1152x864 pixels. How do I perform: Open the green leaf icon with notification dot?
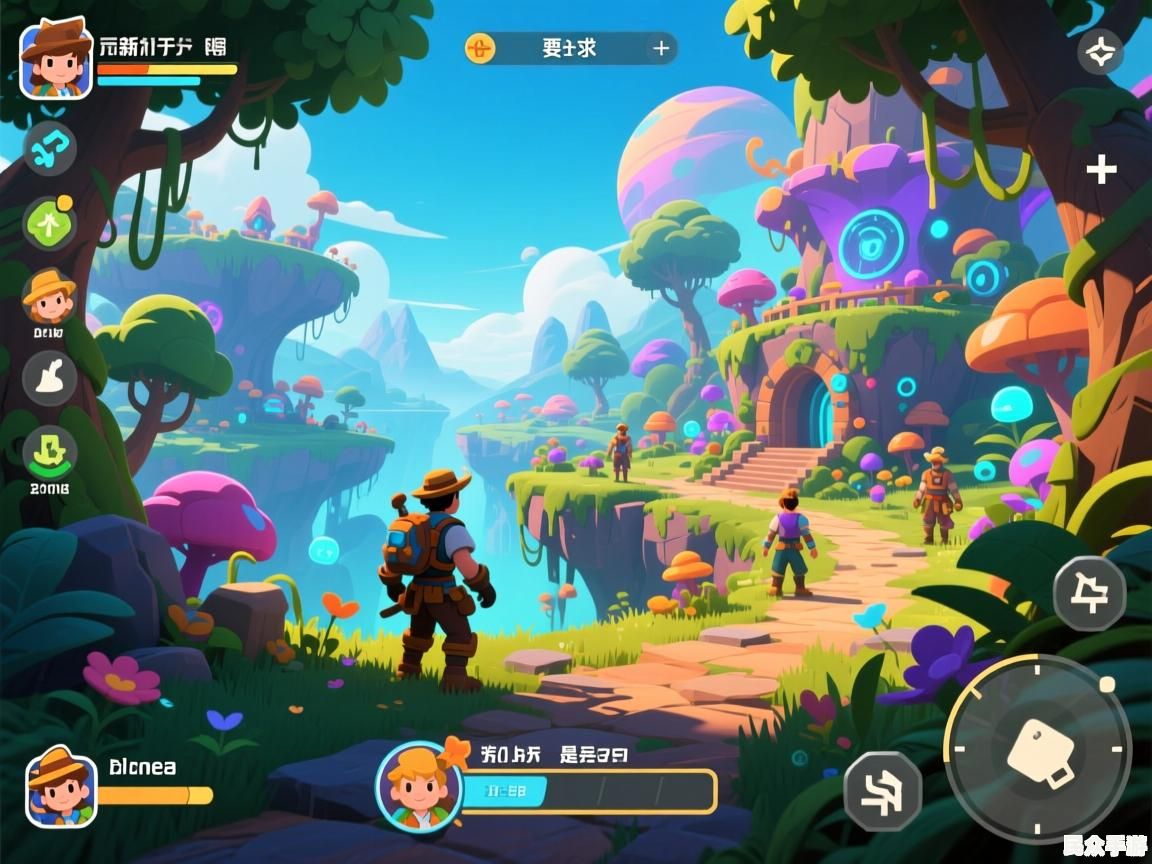(49, 222)
